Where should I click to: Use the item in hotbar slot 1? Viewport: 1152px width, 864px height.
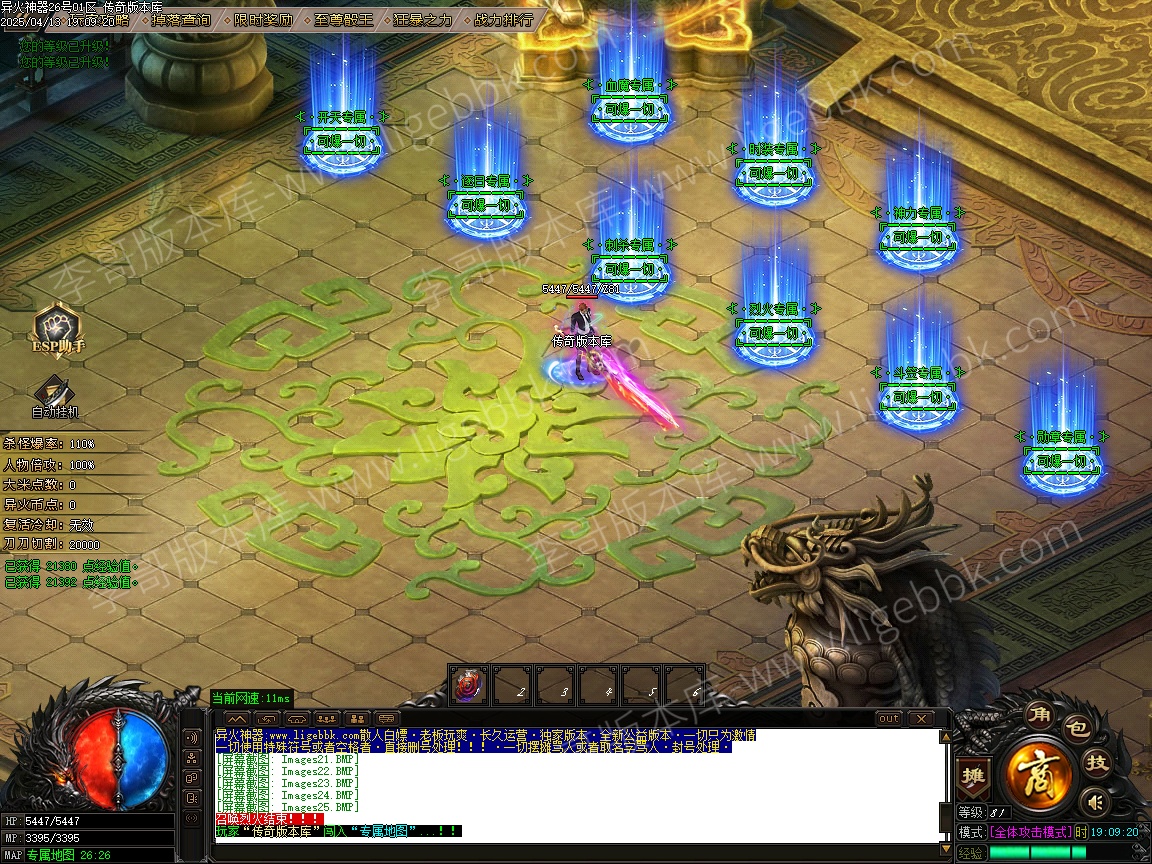point(468,685)
